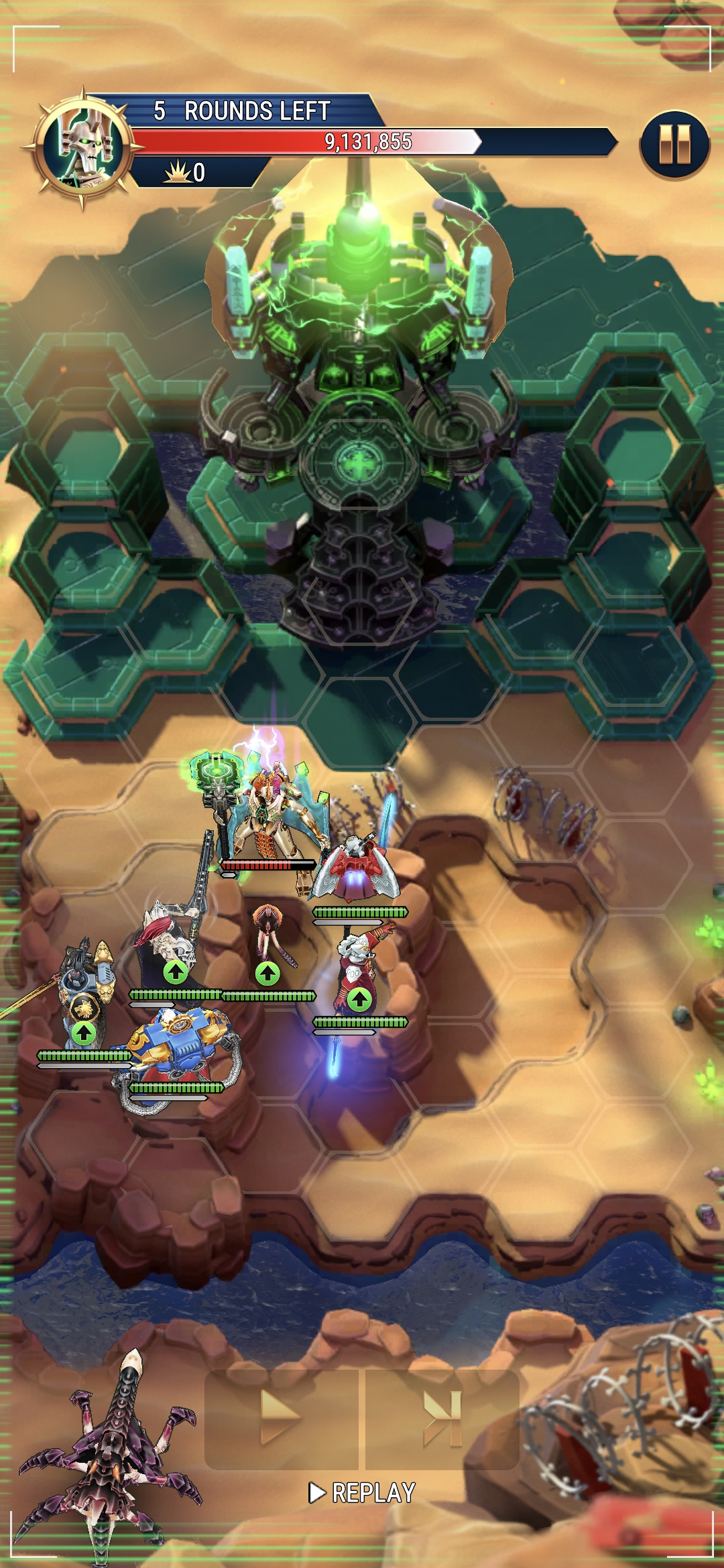Viewport: 724px width, 1568px height.
Task: Skip to the end of the replay
Action: (x=442, y=1419)
